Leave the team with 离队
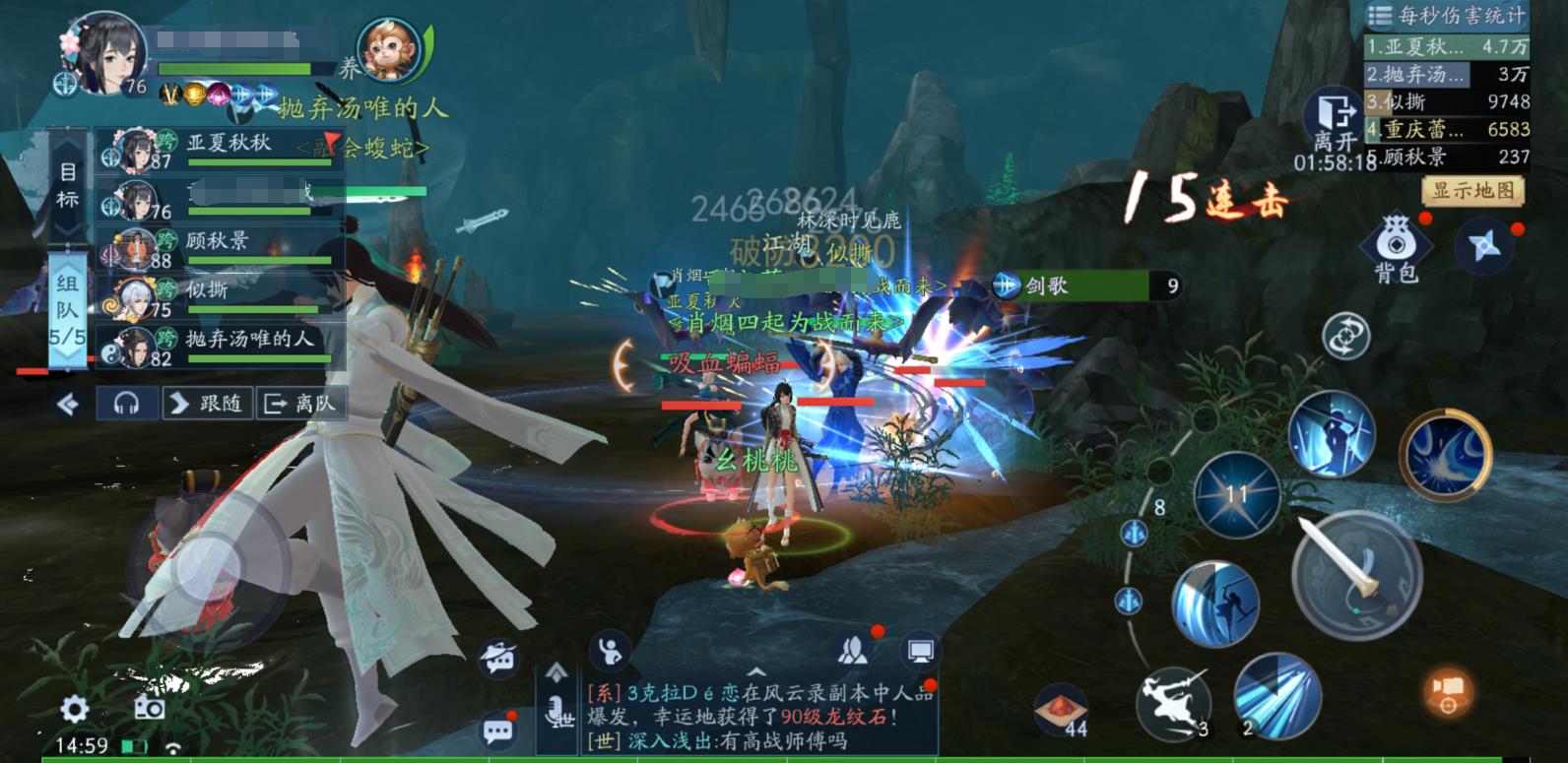 coord(300,404)
